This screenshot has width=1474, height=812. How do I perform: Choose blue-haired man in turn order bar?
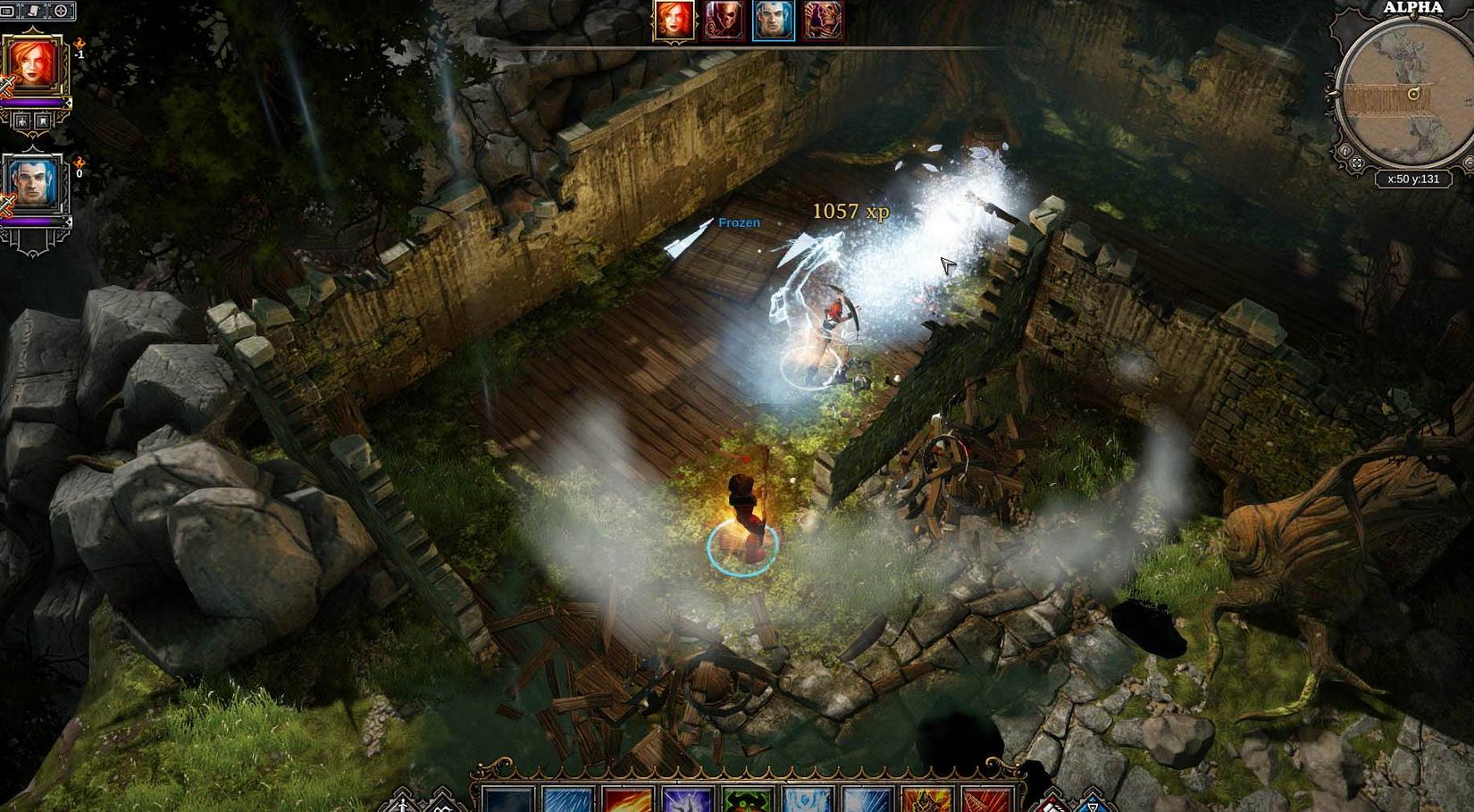pyautogui.click(x=774, y=20)
